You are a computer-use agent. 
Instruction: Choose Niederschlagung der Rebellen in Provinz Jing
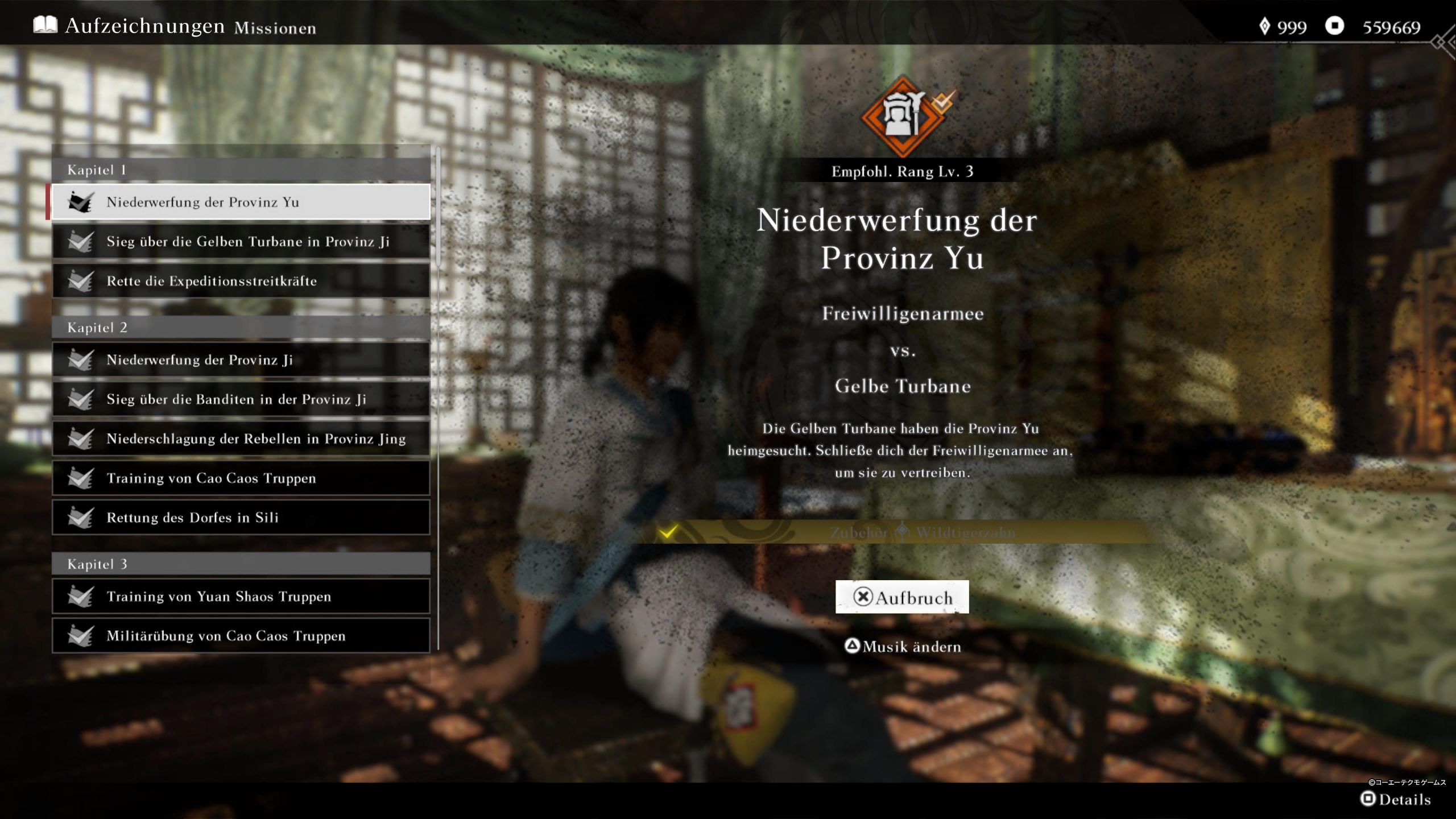pyautogui.click(x=241, y=439)
